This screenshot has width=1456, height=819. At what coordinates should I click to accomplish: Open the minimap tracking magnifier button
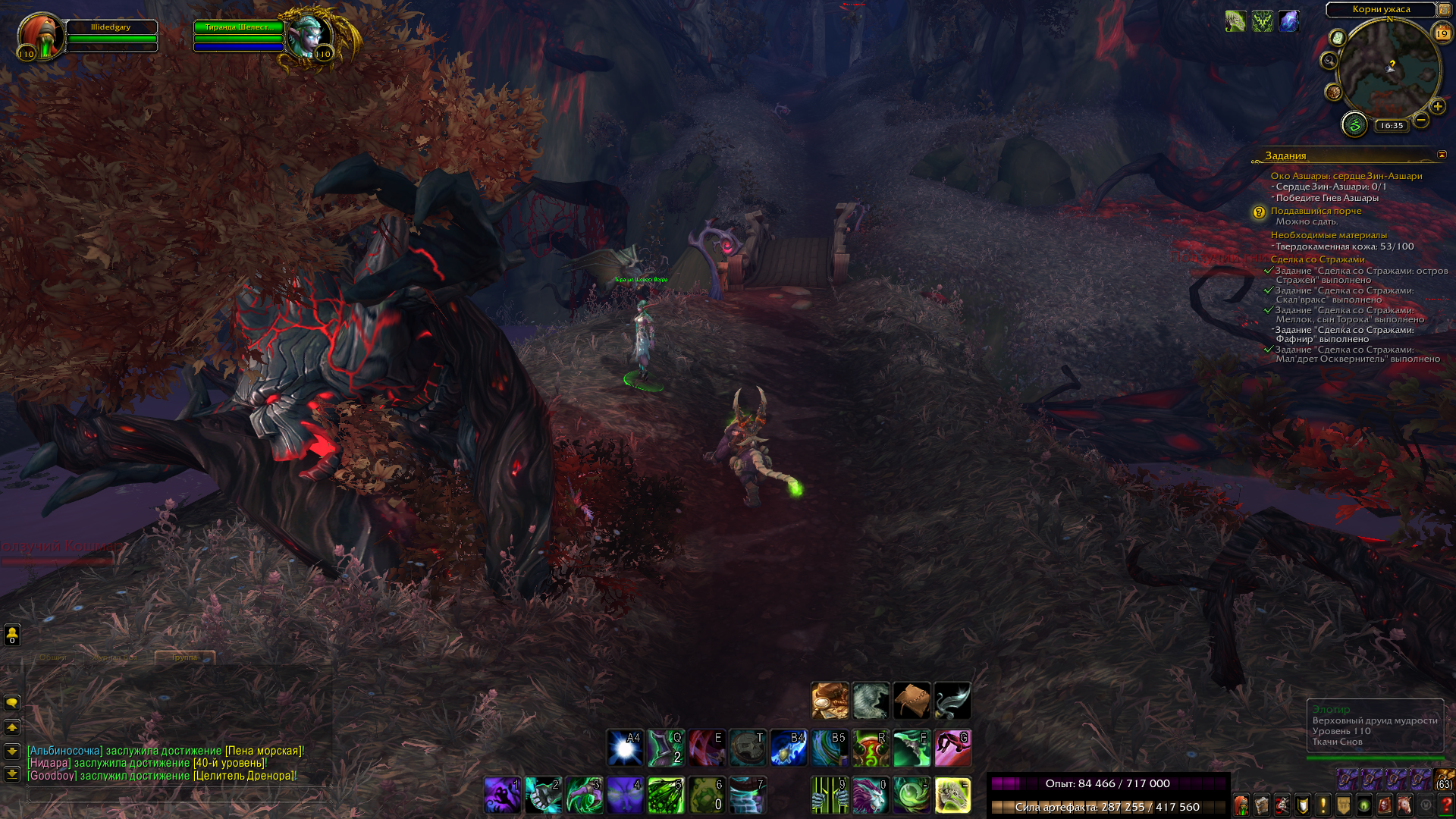1329,61
